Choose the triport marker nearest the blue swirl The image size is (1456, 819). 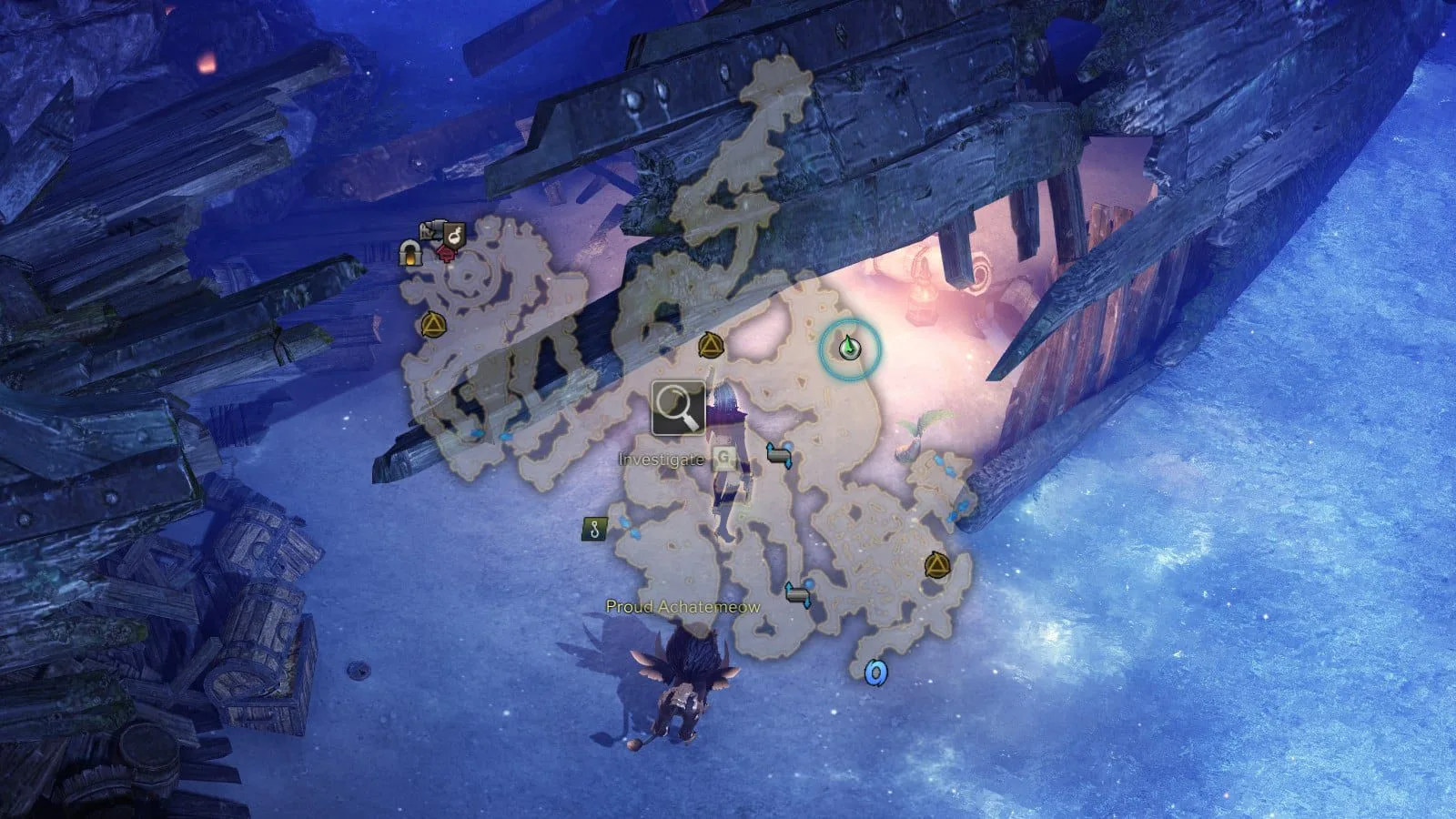pyautogui.click(x=936, y=566)
